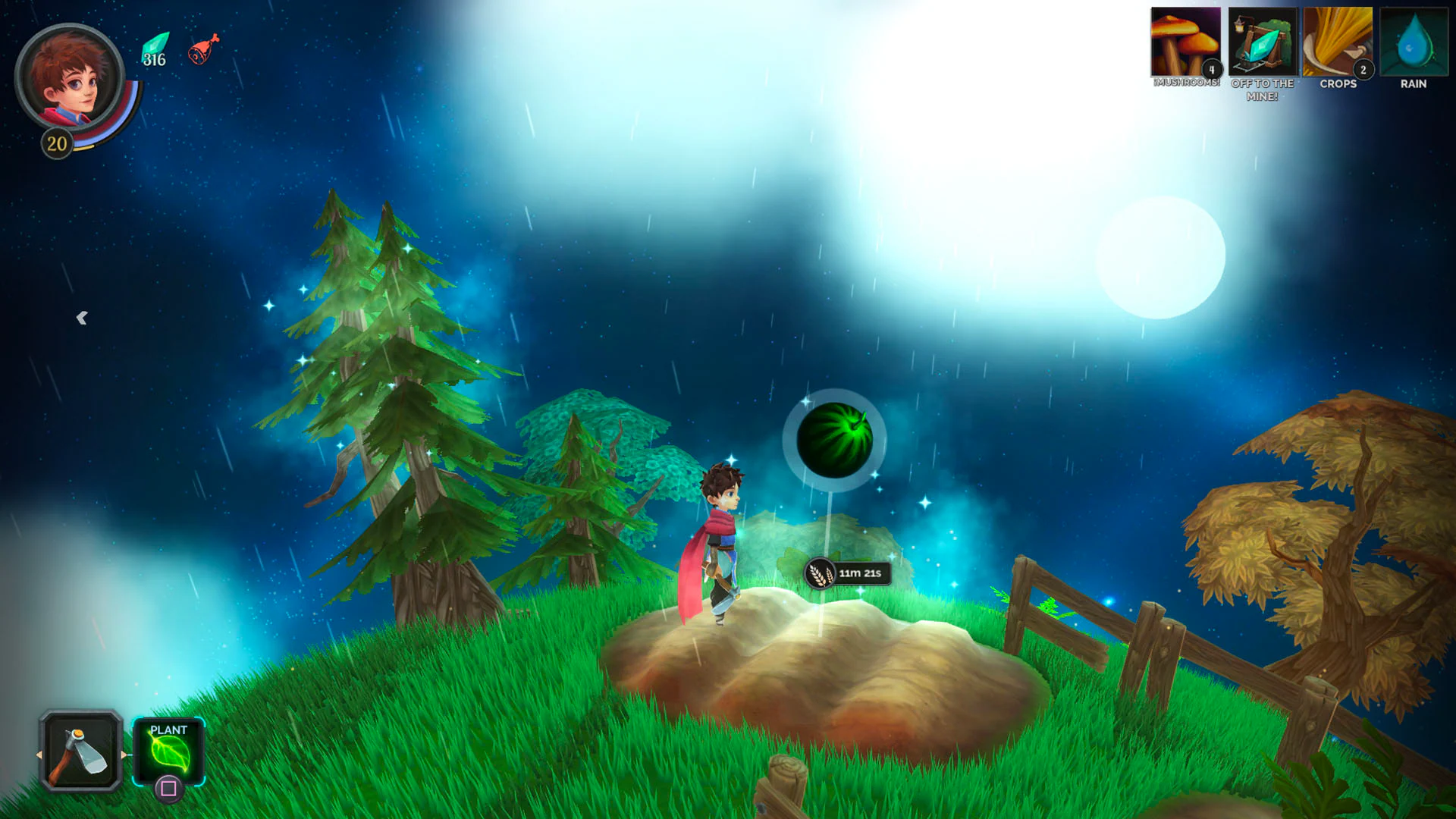Click the Crops quest counter badge 2
Image resolution: width=1456 pixels, height=819 pixels.
[x=1364, y=68]
